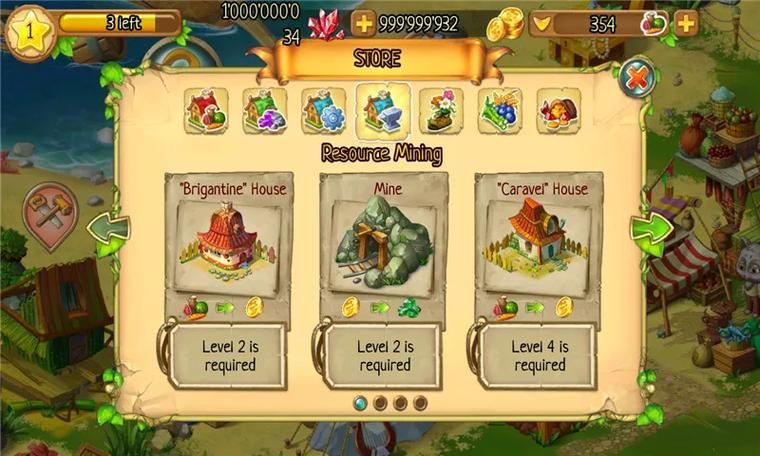
Task: Open the treasure chest with coins tab
Action: (x=559, y=110)
